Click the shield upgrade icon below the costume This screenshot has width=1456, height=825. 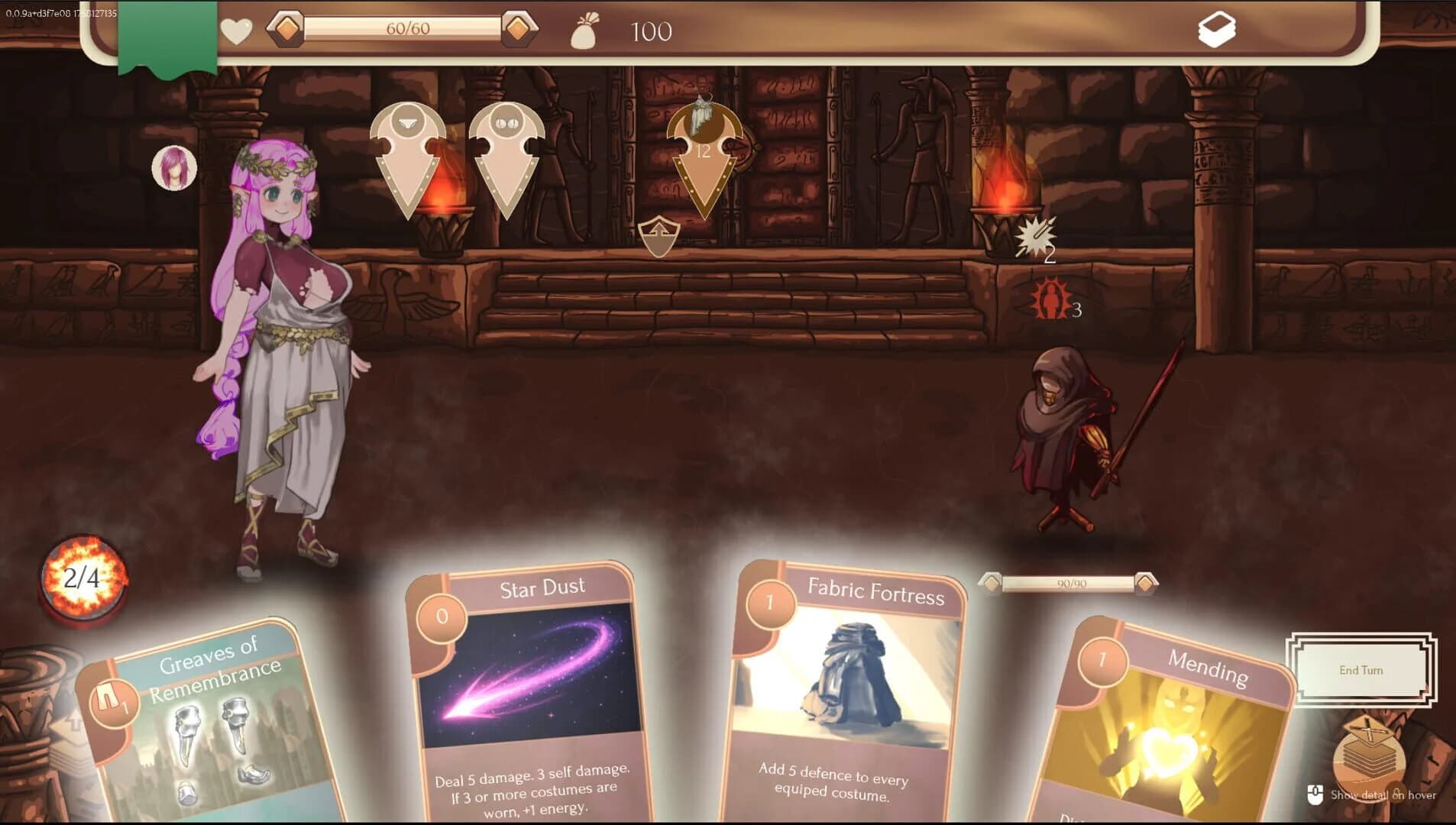click(x=658, y=238)
